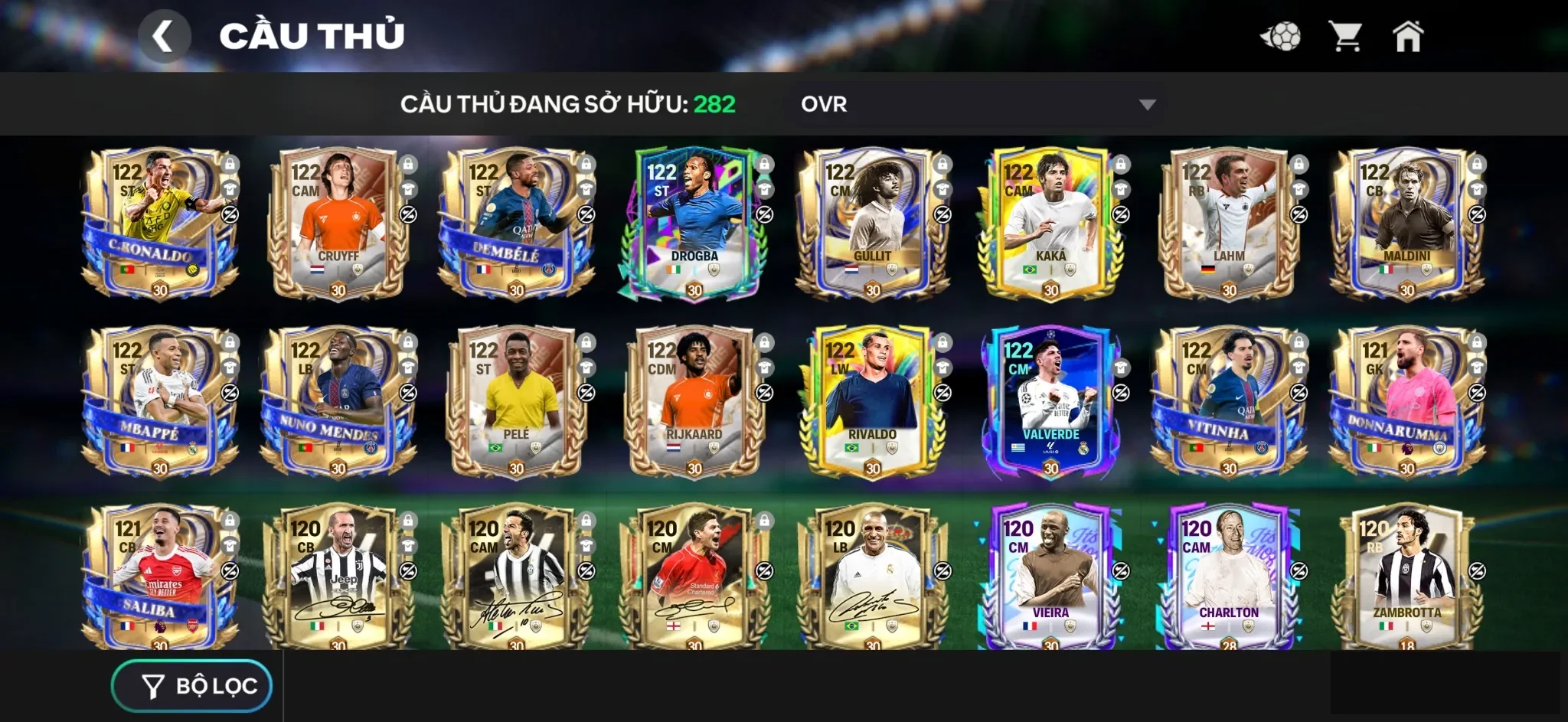Open the OVR sort dropdown
Screen dimensions: 1568x722
(976, 104)
